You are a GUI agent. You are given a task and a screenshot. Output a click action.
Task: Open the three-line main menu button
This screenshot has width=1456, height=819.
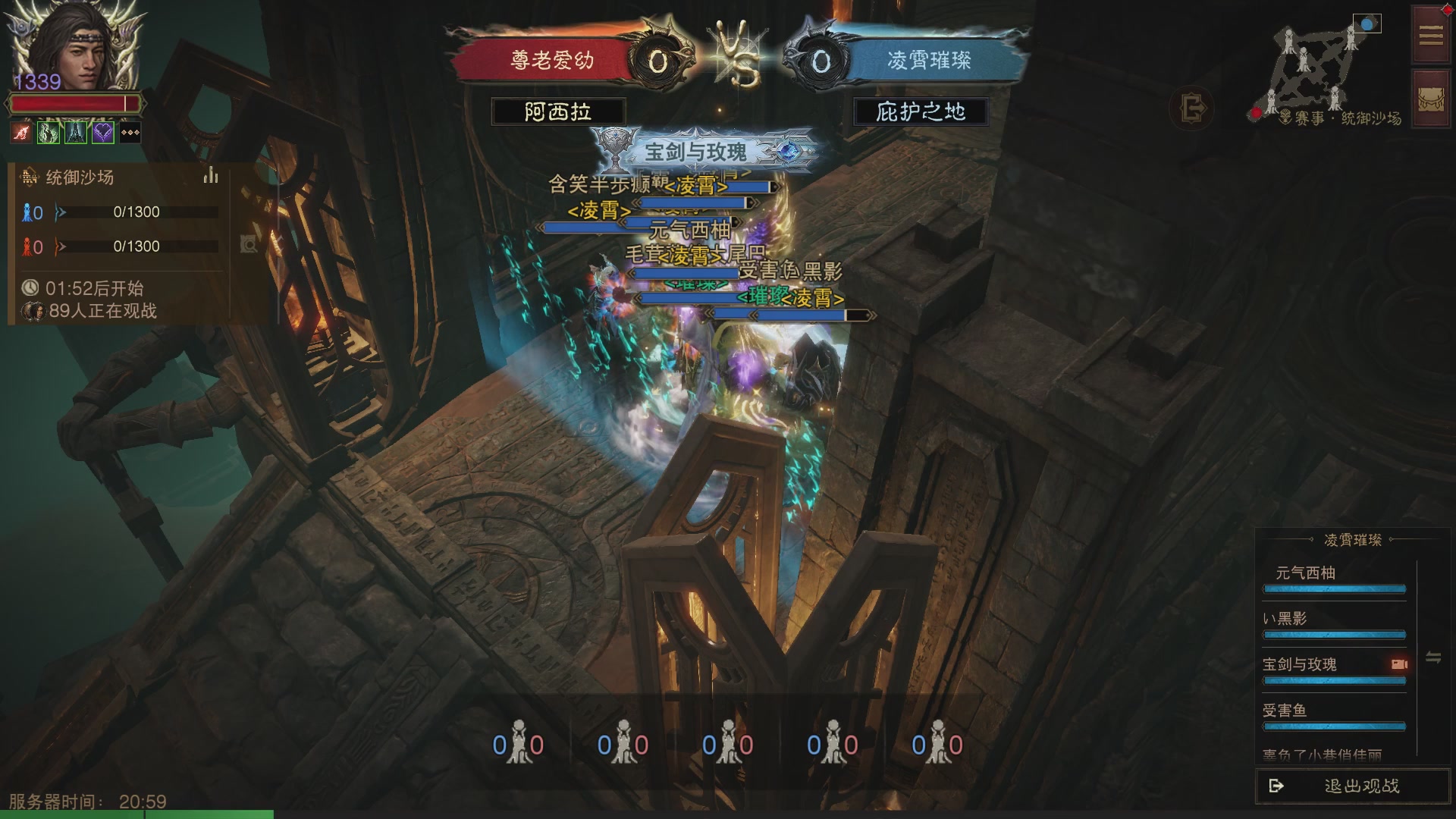coord(1431,36)
